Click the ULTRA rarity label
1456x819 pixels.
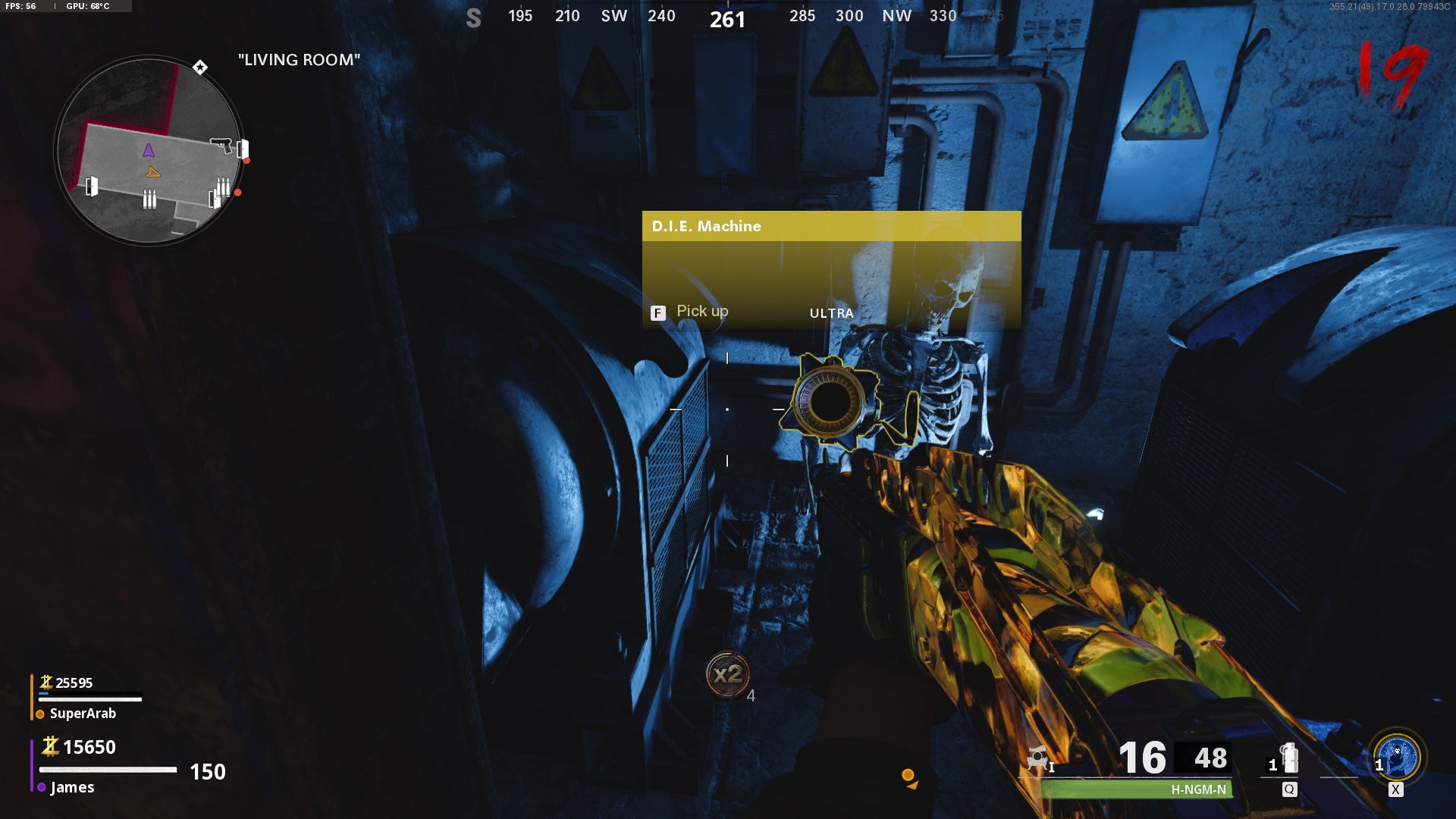click(831, 313)
